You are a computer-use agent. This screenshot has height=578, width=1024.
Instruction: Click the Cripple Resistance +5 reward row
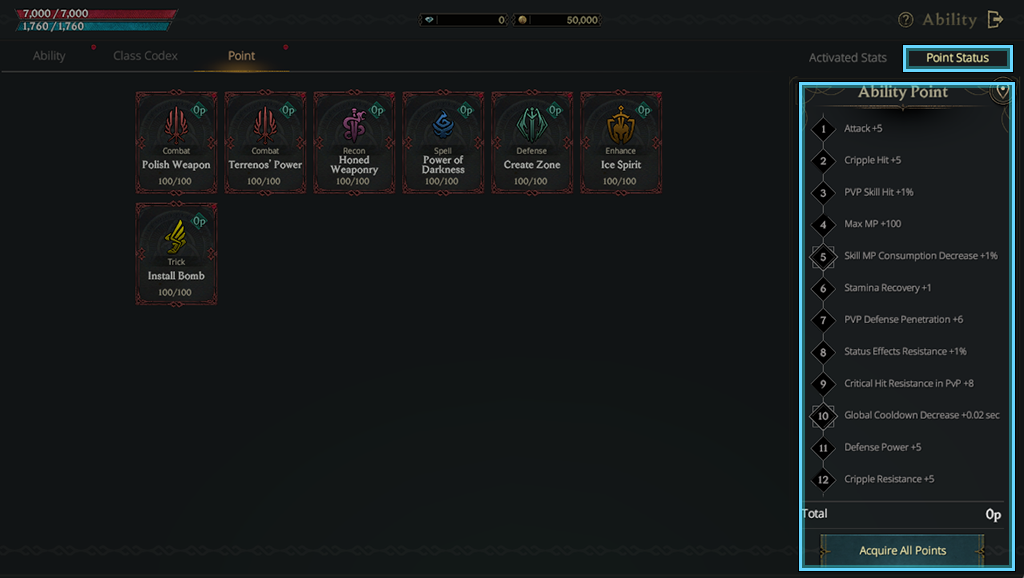pyautogui.click(x=888, y=479)
